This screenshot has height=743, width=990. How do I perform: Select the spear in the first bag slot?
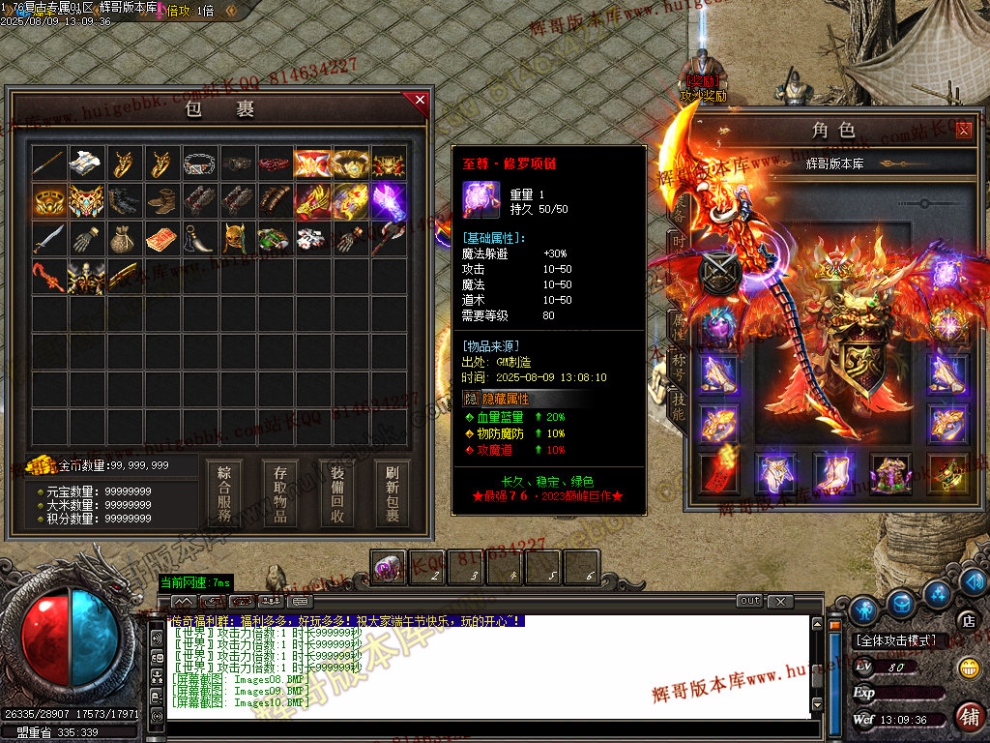point(48,163)
